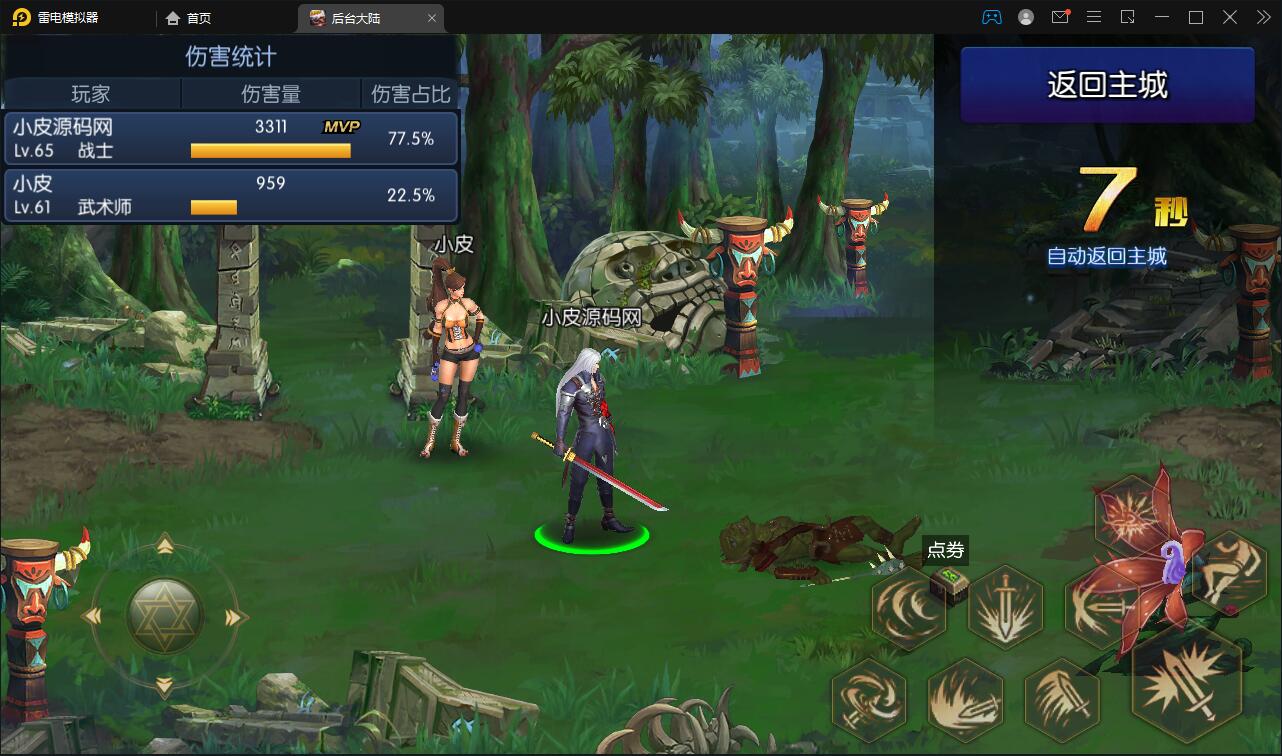This screenshot has width=1282, height=756.
Task: Cast the spinning sword whirlwind skill
Action: pos(868,695)
